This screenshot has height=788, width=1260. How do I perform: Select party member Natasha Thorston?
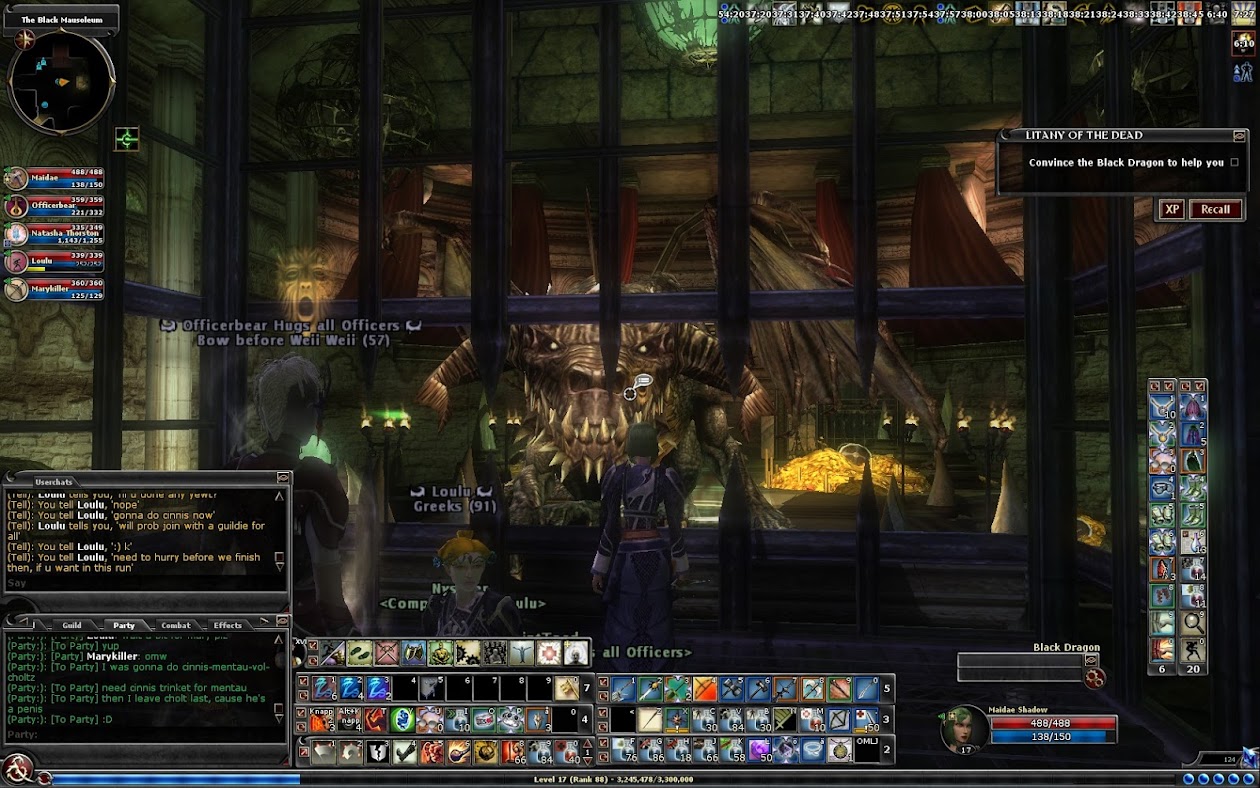(x=60, y=235)
